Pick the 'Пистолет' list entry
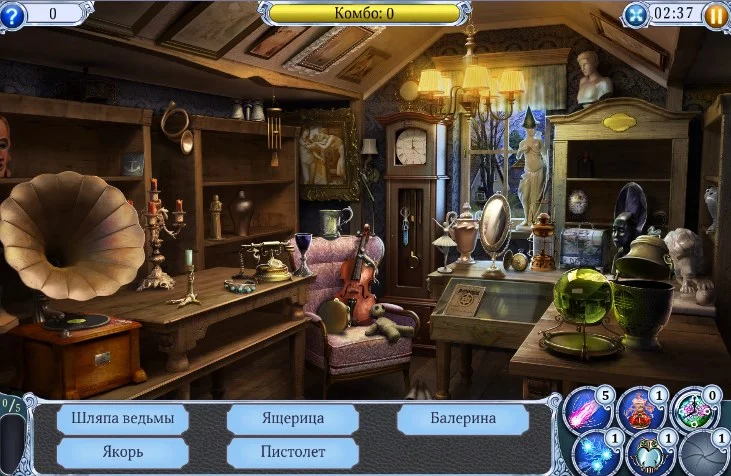Image resolution: width=731 pixels, height=476 pixels. (292, 451)
